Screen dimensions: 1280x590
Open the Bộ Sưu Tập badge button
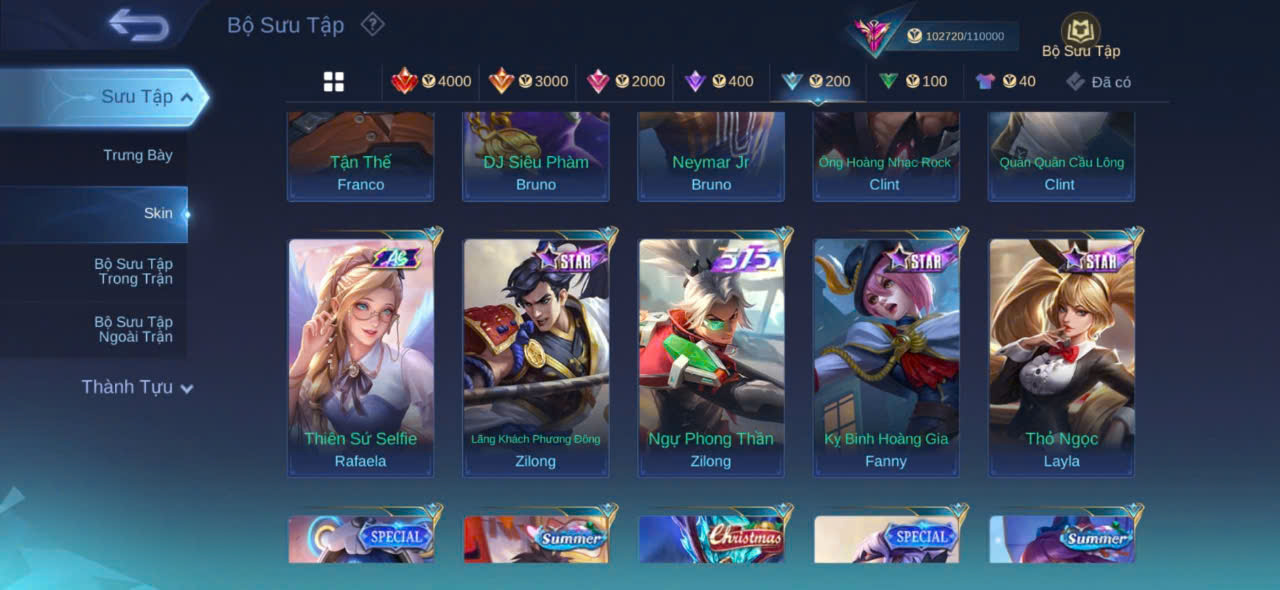click(x=1080, y=36)
